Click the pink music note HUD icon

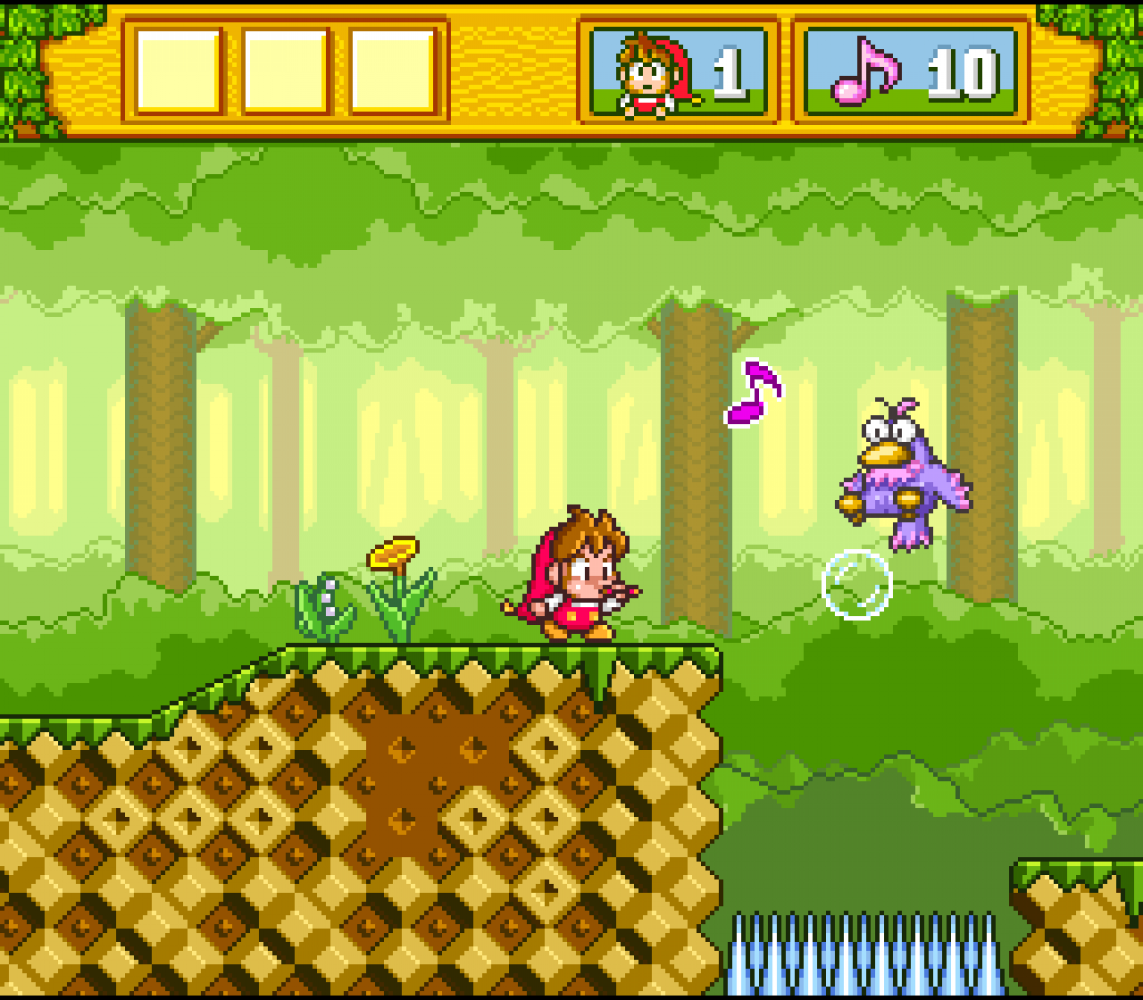[x=864, y=71]
